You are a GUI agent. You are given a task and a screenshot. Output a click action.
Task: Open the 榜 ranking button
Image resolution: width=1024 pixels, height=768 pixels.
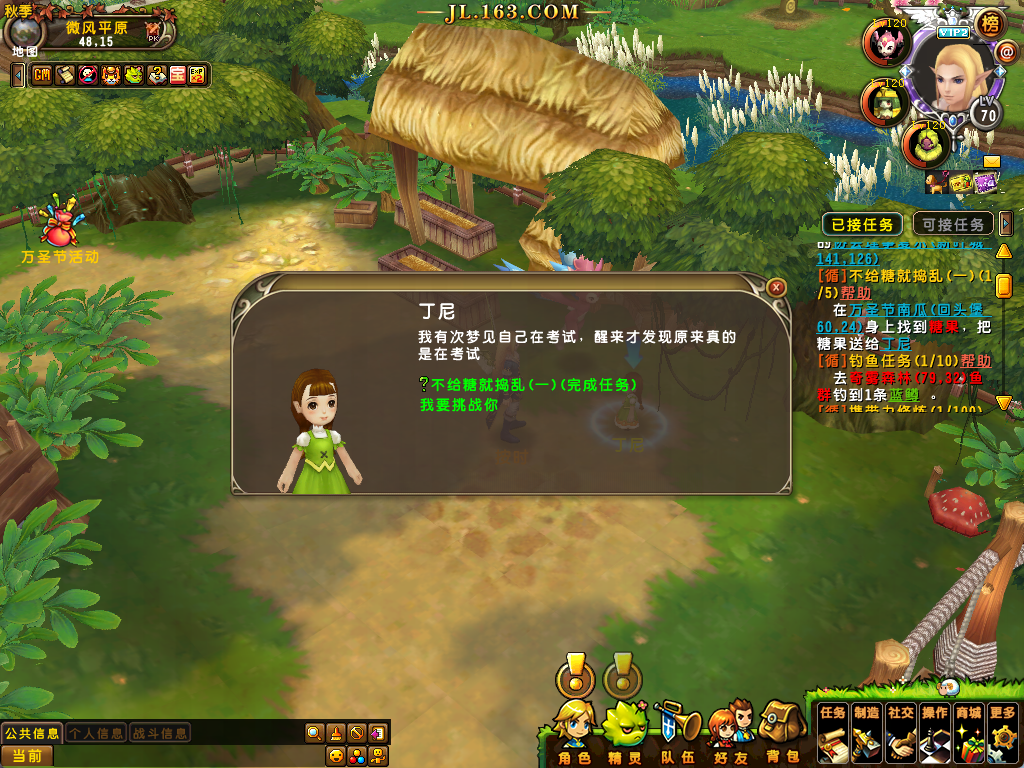990,22
